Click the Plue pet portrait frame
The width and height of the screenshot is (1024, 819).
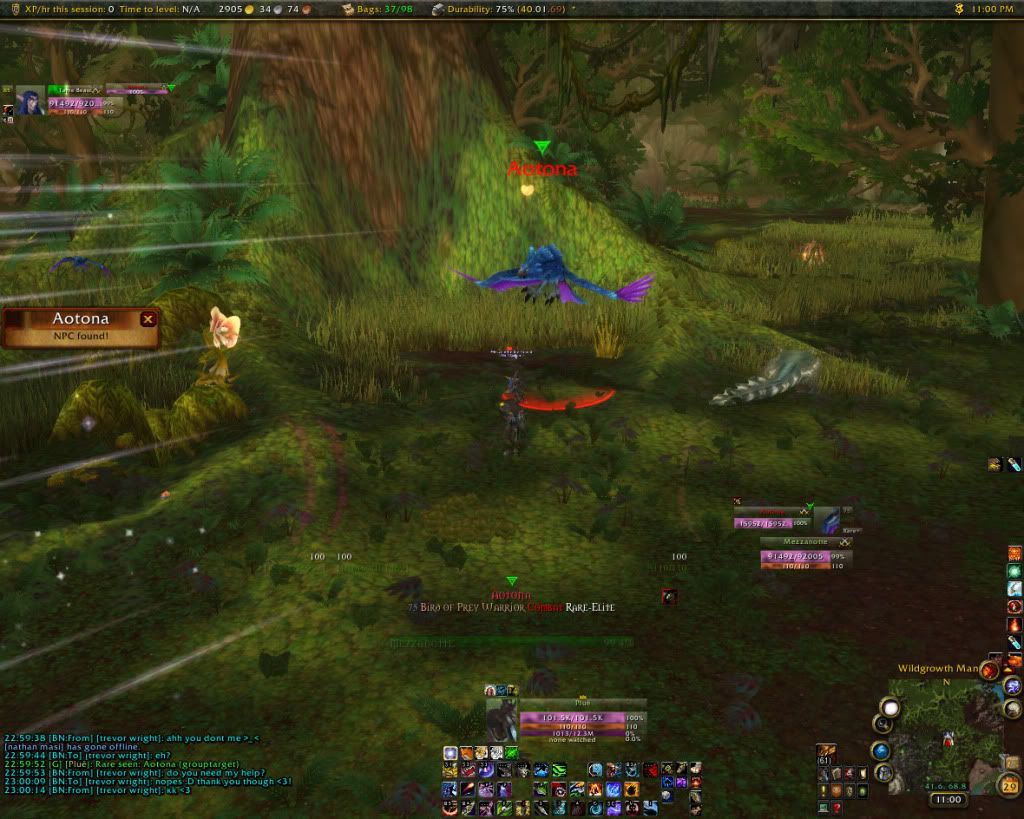click(501, 719)
